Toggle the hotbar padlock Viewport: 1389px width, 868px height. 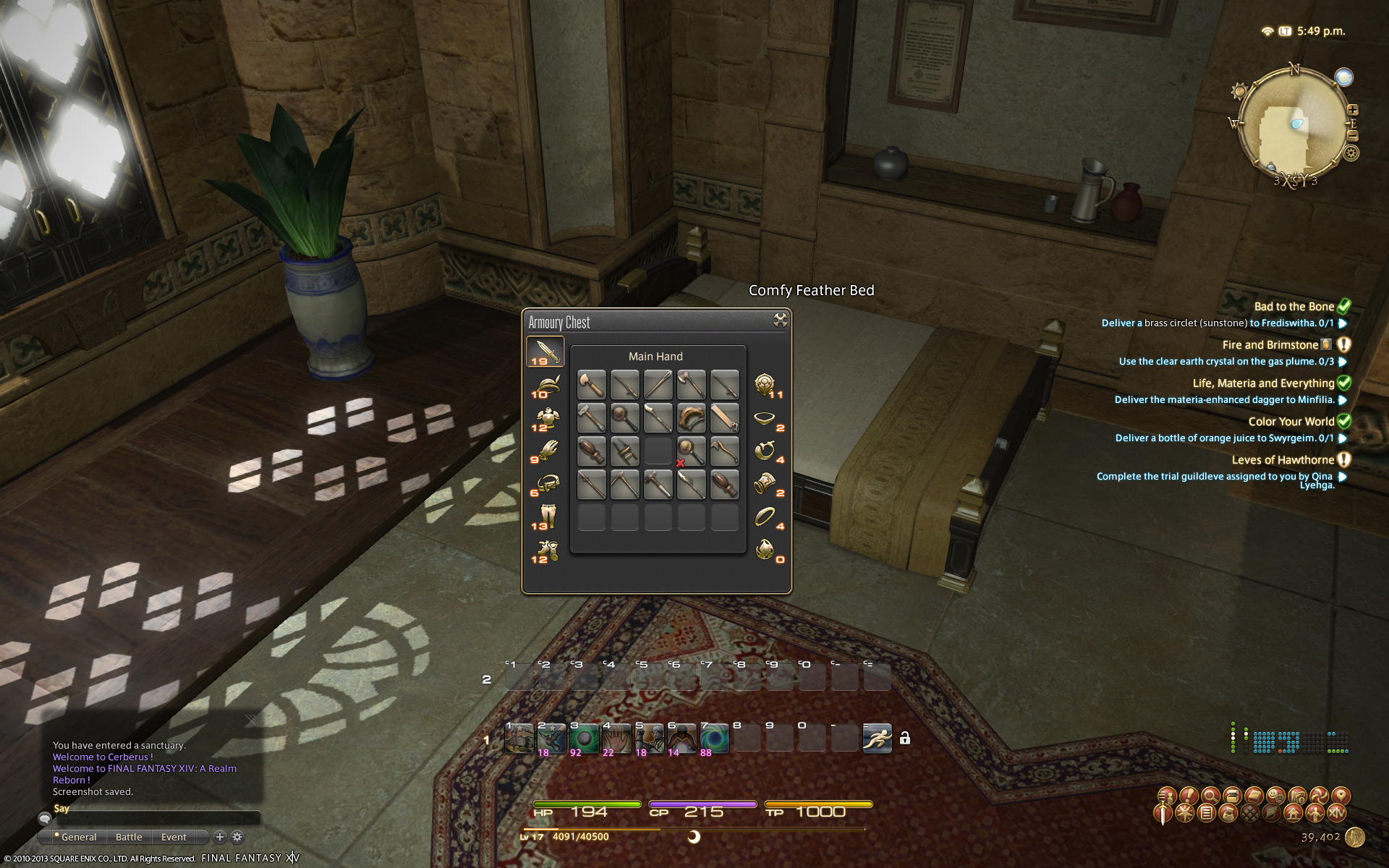904,739
